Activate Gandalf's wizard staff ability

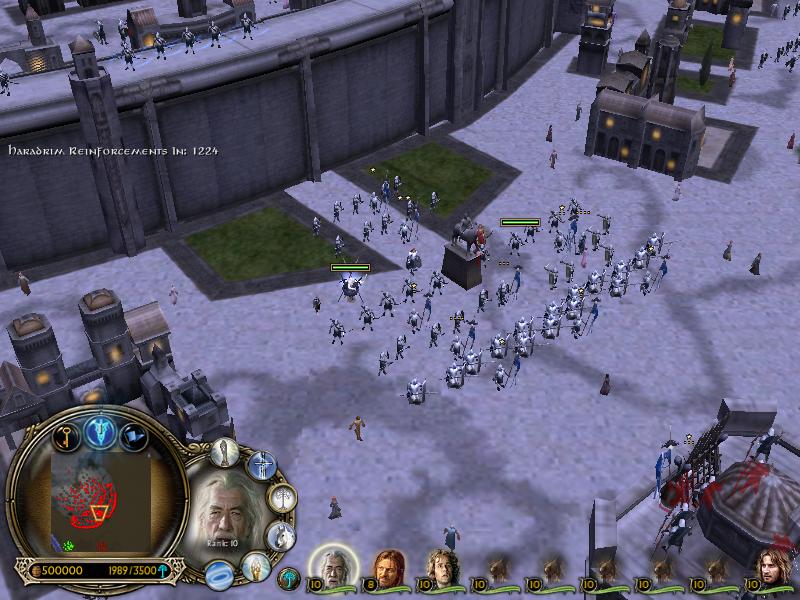click(x=226, y=452)
